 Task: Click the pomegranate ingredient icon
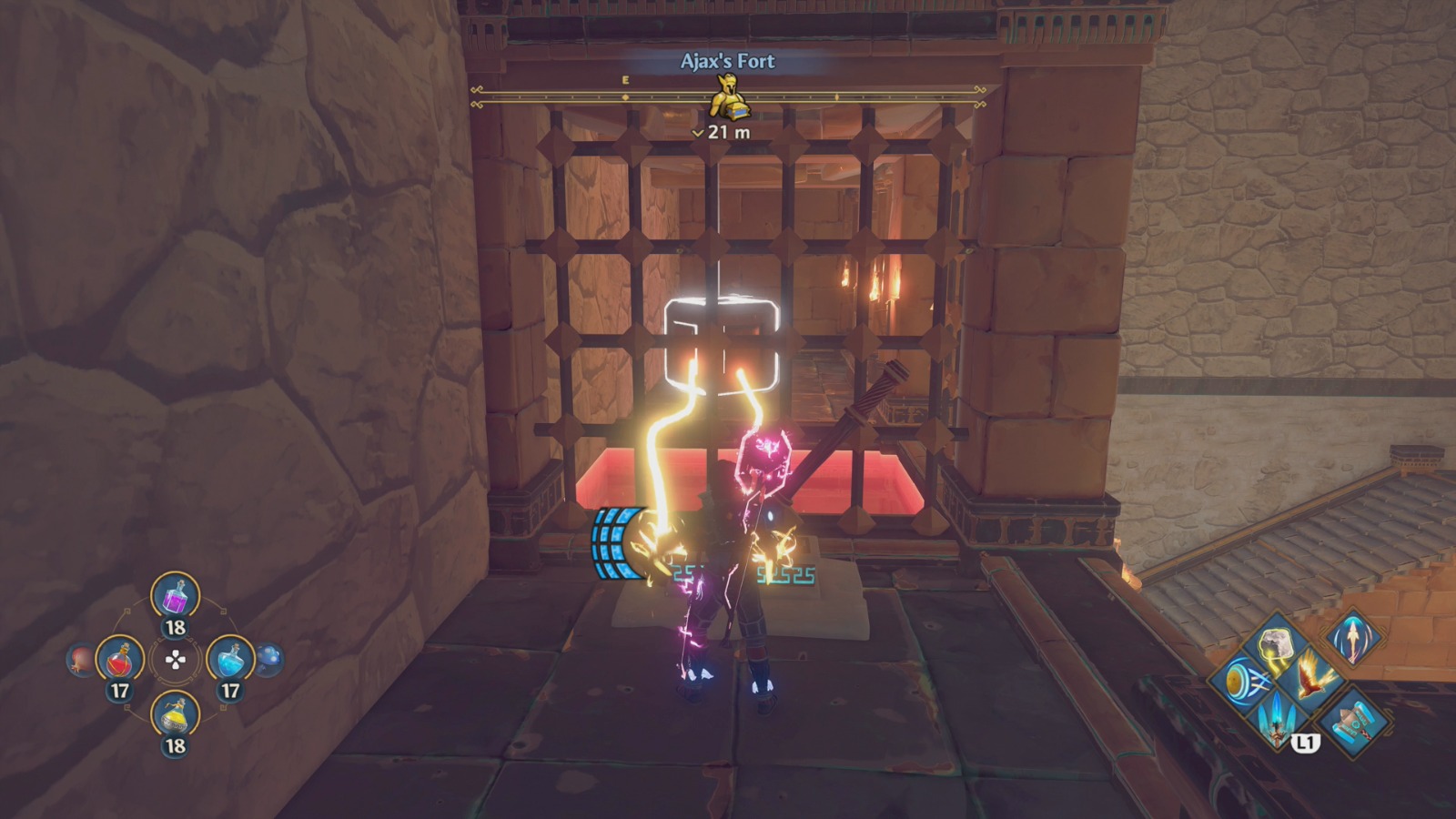tap(80, 659)
